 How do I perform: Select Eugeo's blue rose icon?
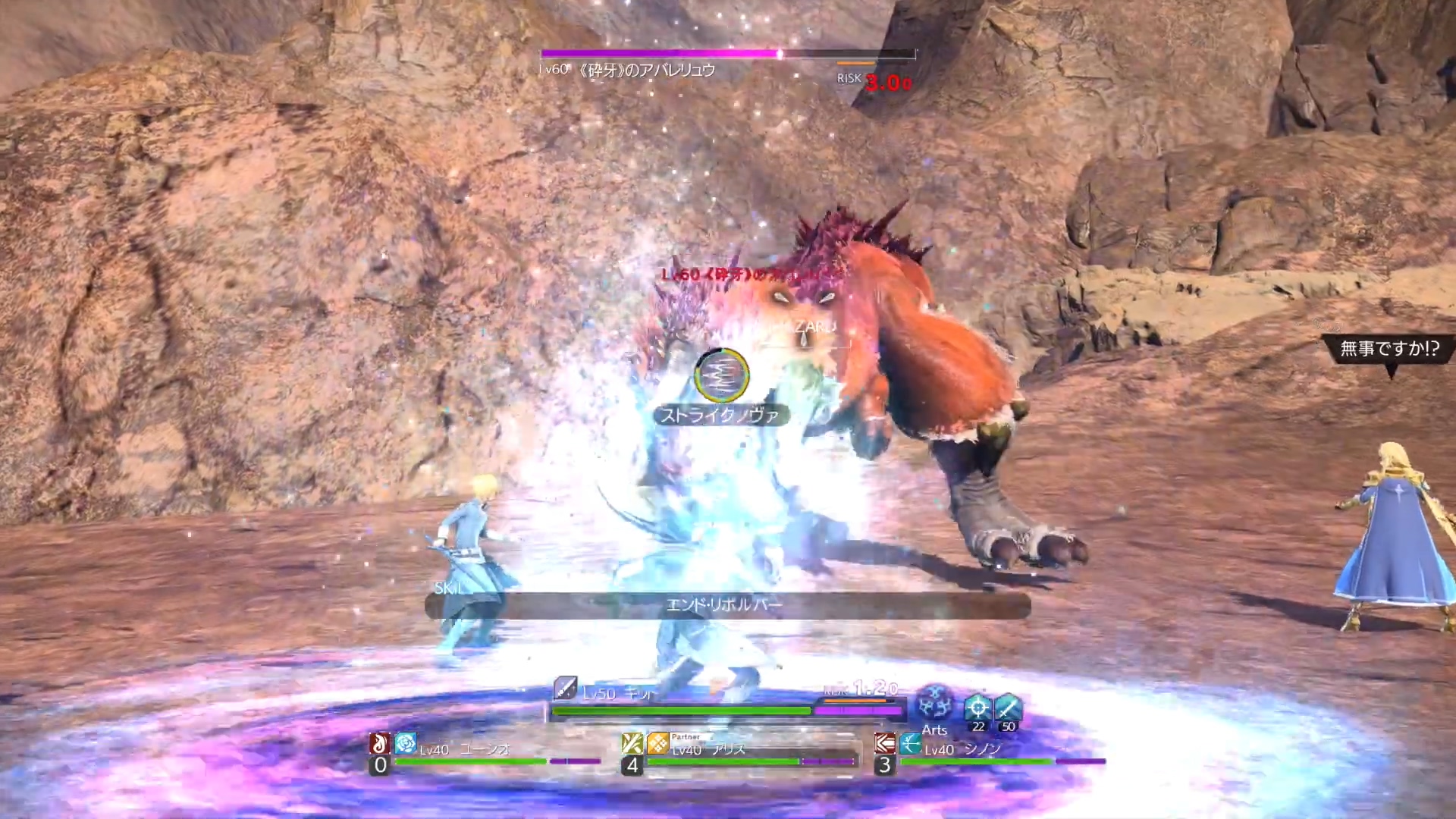pyautogui.click(x=406, y=742)
